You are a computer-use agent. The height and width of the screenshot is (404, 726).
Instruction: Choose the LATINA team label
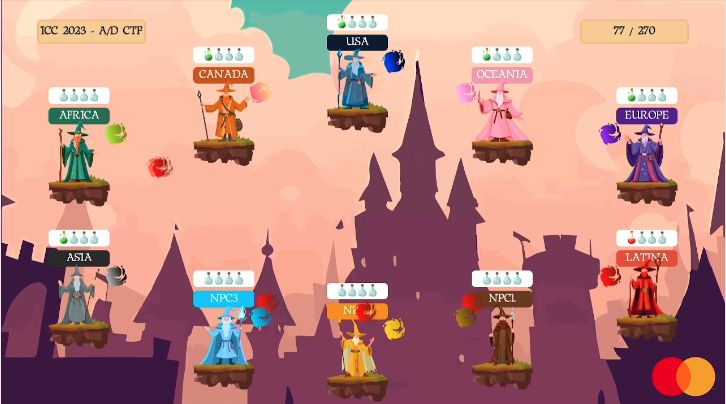pos(647,257)
